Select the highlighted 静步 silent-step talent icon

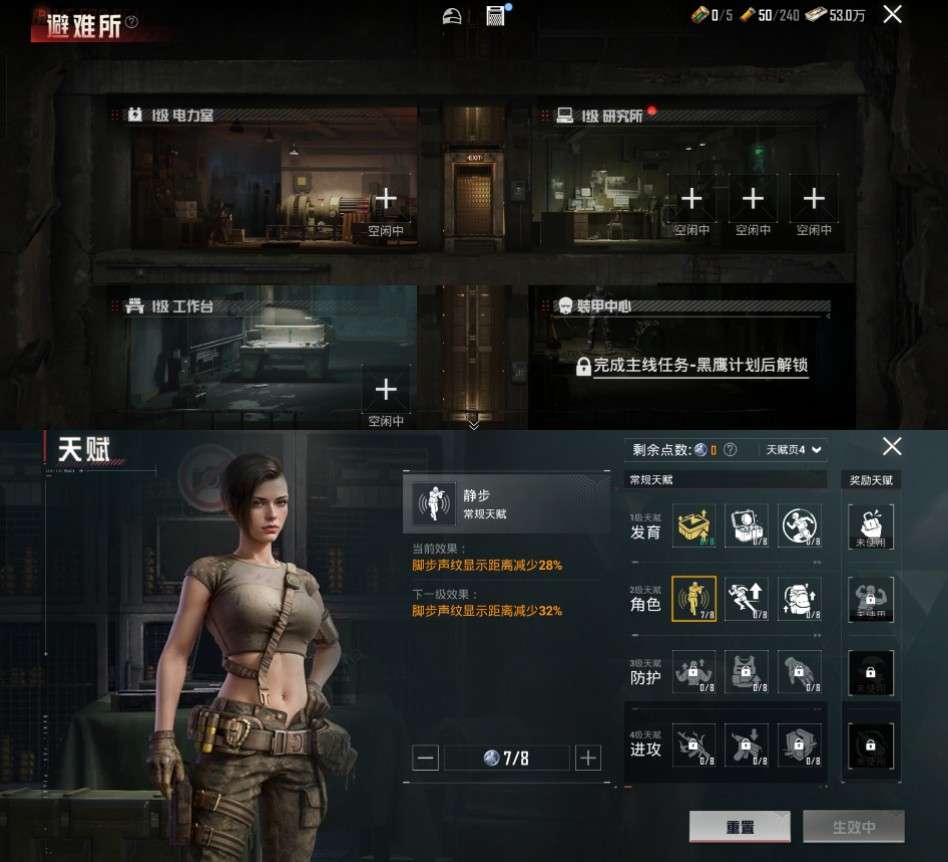694,598
